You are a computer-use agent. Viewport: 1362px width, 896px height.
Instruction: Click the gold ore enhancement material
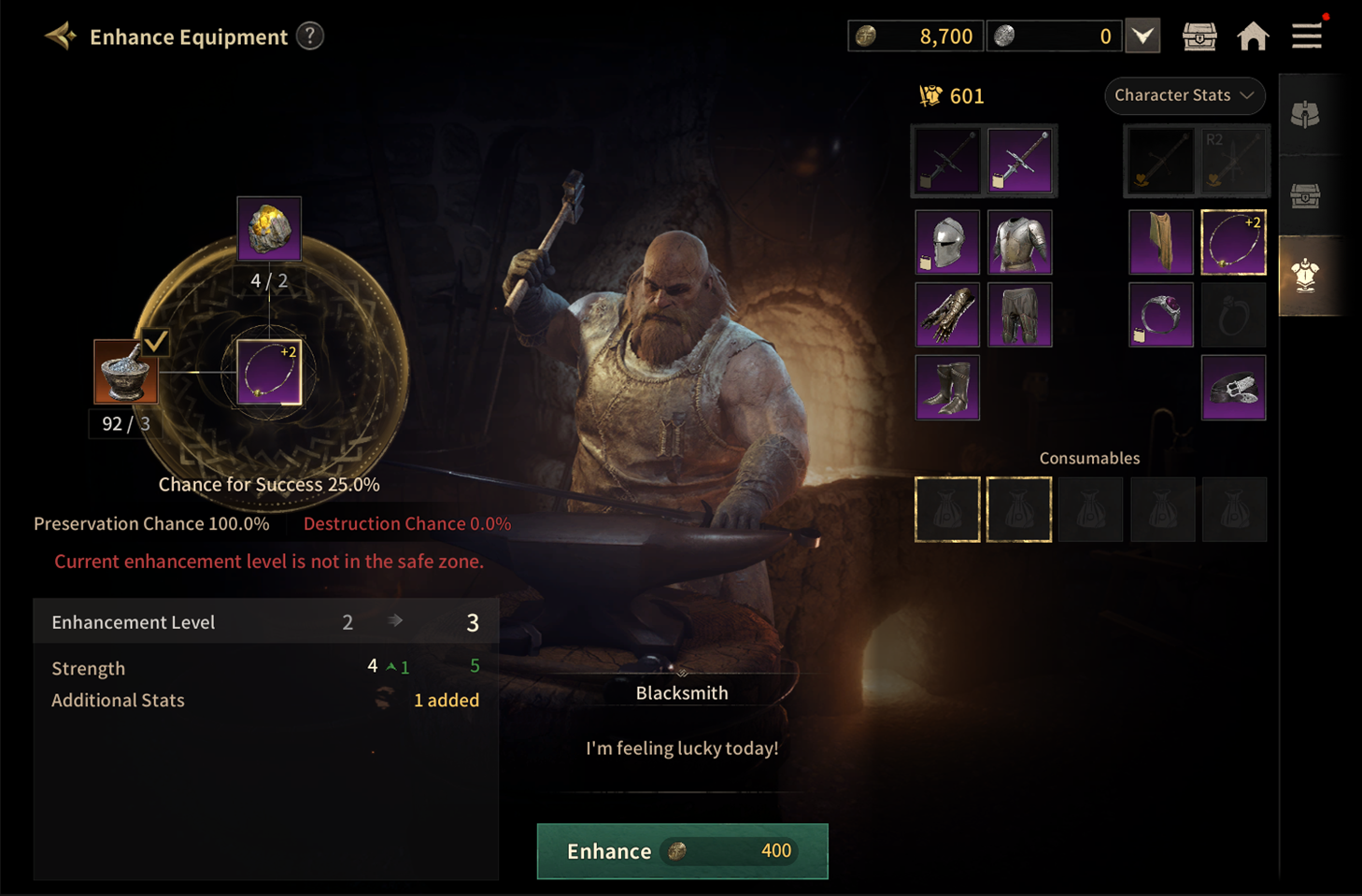click(269, 229)
